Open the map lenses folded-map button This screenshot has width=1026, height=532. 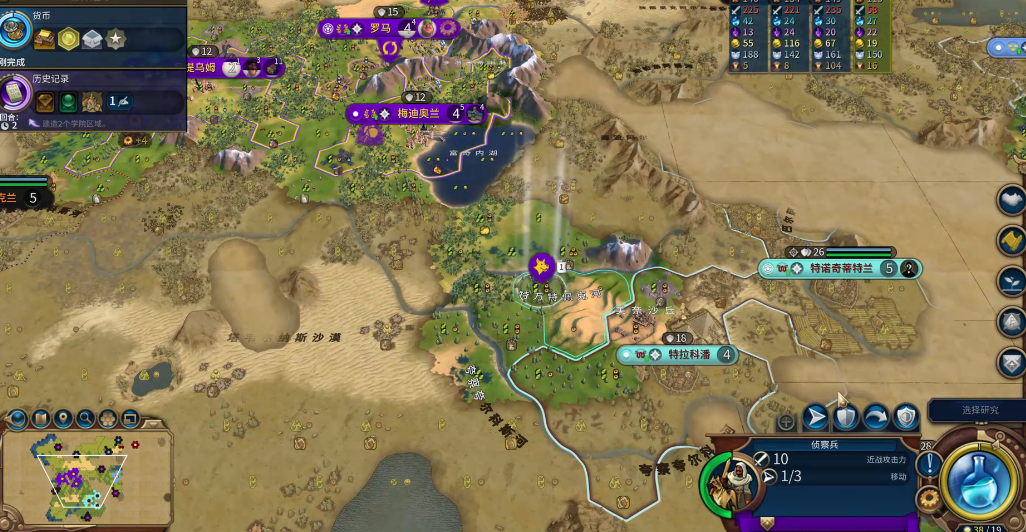41,418
